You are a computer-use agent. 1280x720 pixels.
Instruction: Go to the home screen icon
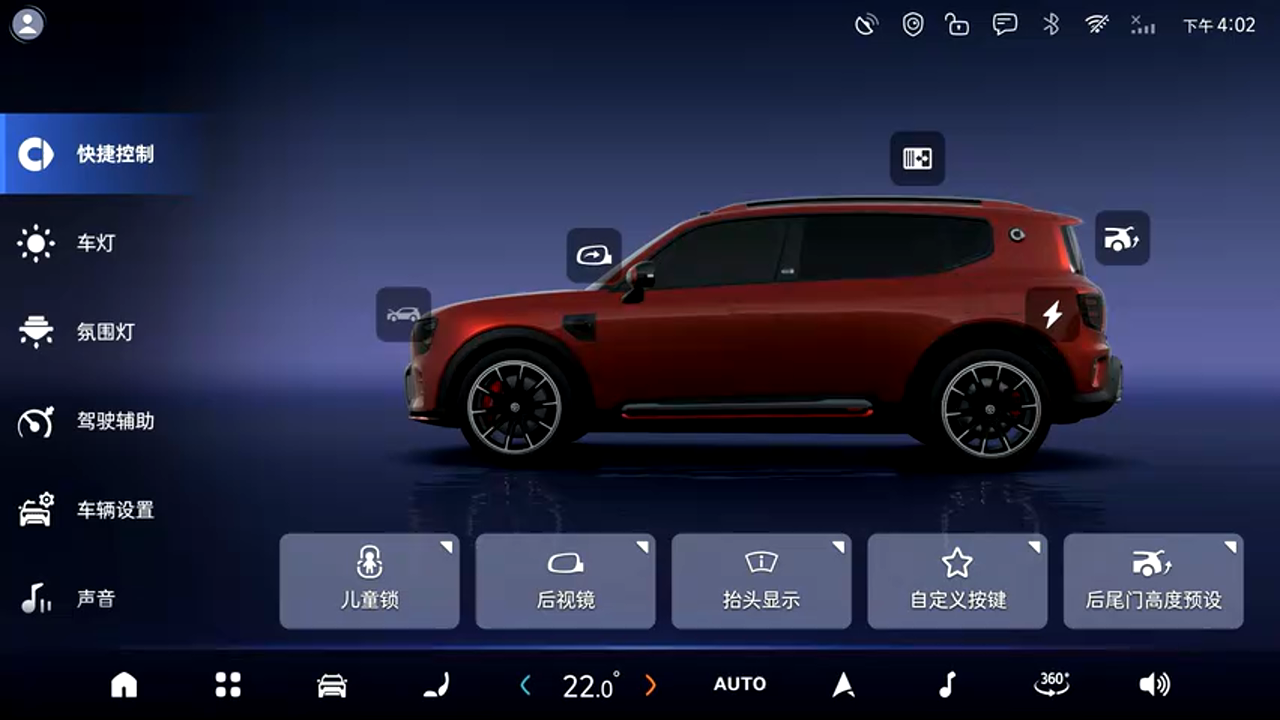pyautogui.click(x=124, y=685)
